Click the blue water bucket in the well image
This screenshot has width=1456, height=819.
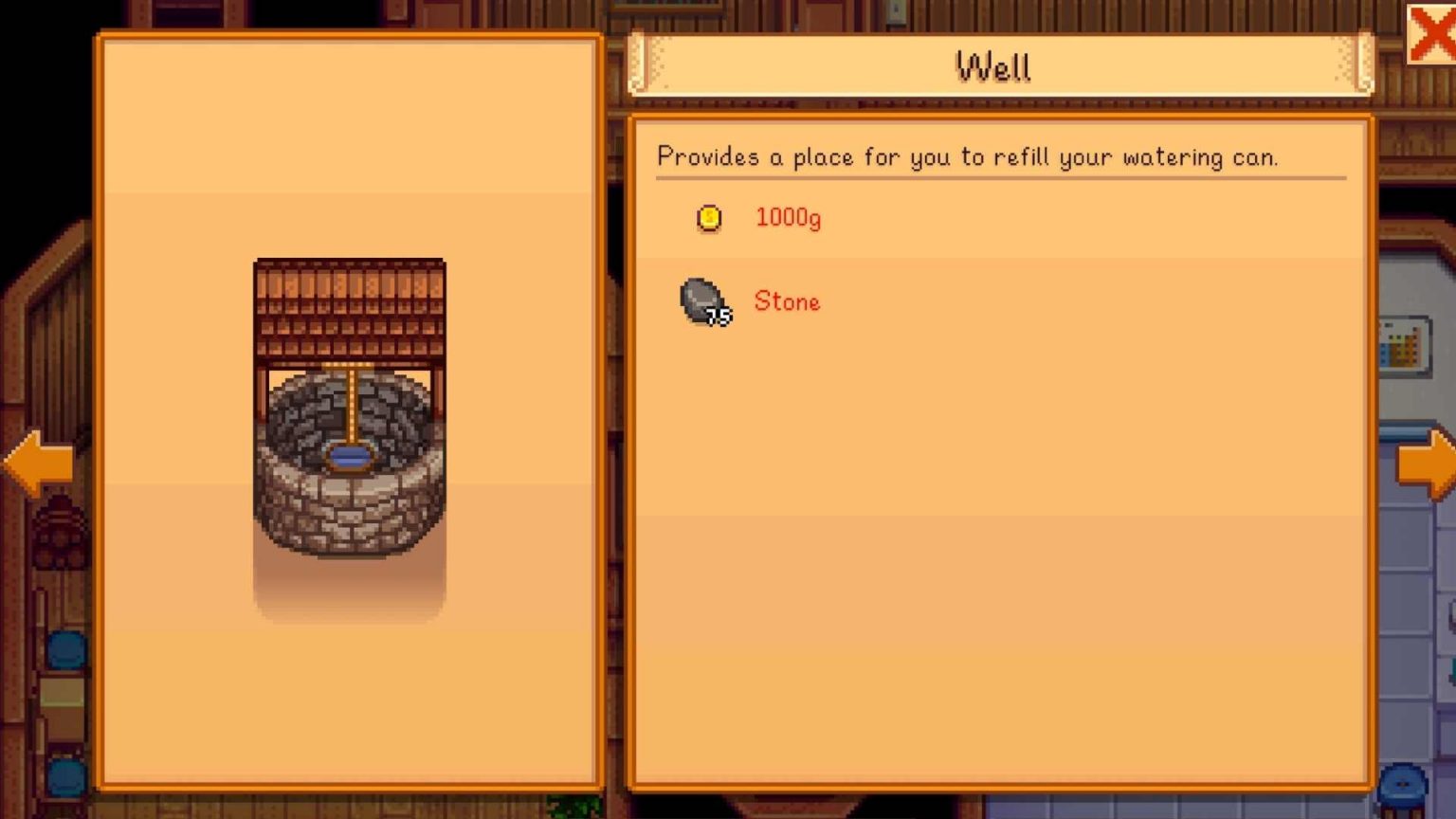pyautogui.click(x=349, y=457)
